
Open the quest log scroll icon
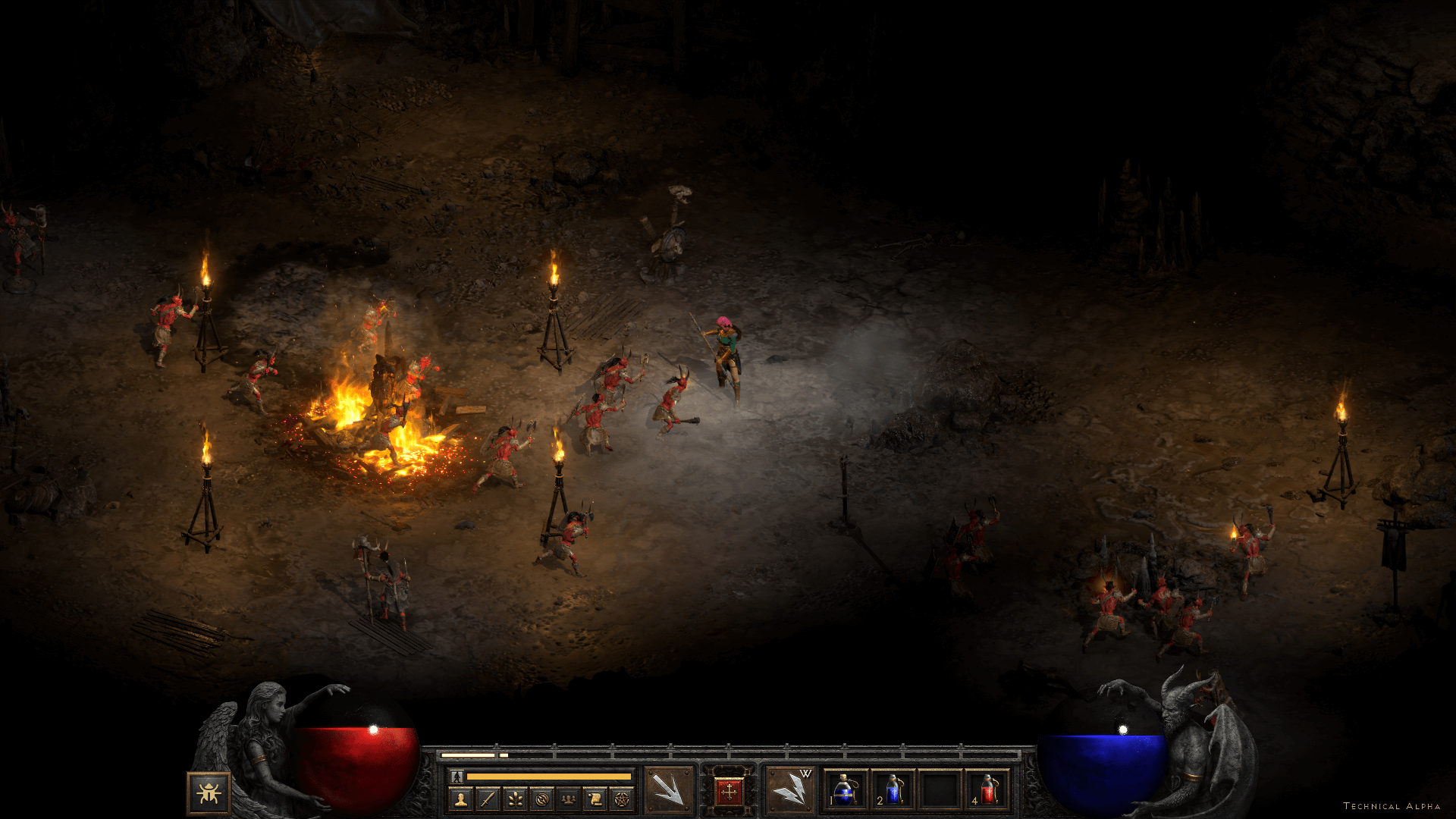595,799
